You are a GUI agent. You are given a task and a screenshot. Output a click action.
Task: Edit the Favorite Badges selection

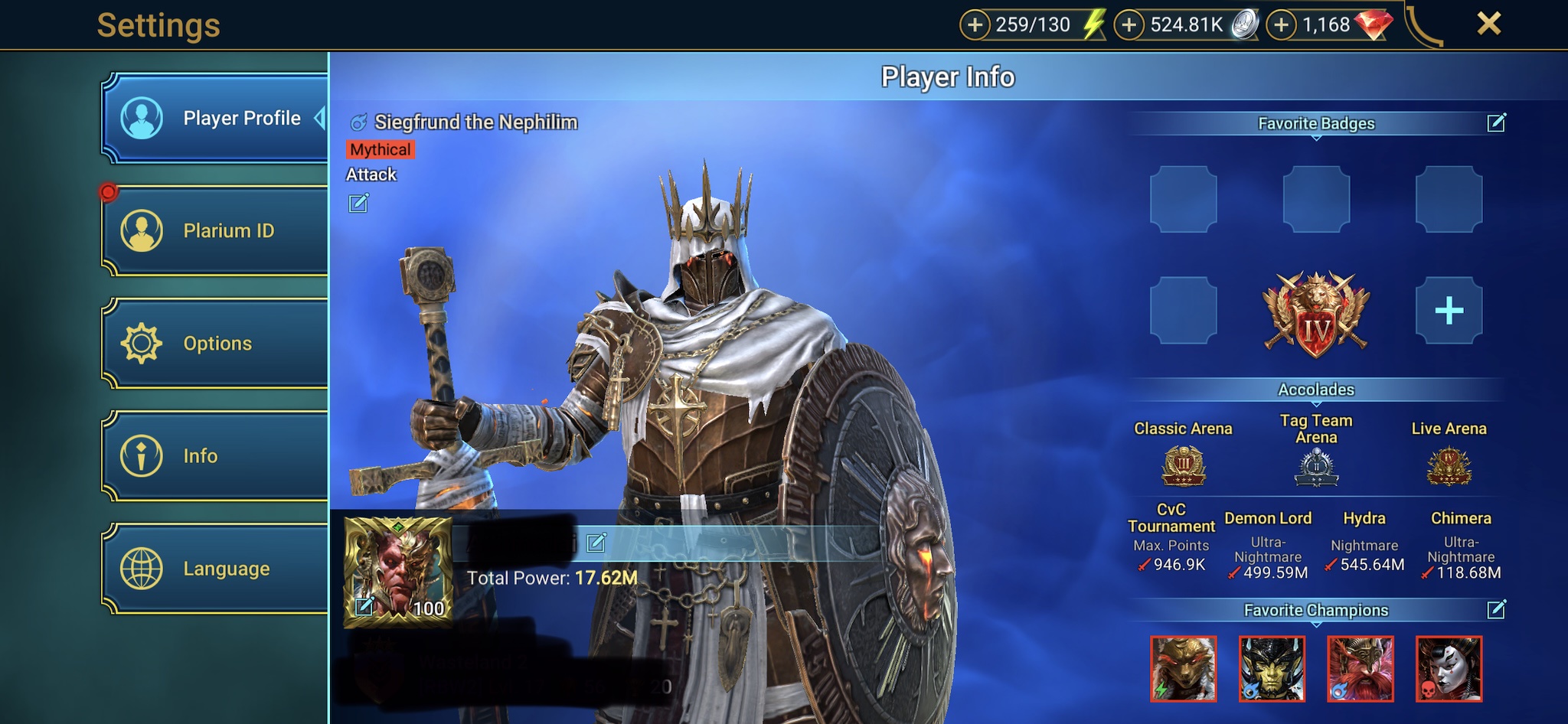1496,122
